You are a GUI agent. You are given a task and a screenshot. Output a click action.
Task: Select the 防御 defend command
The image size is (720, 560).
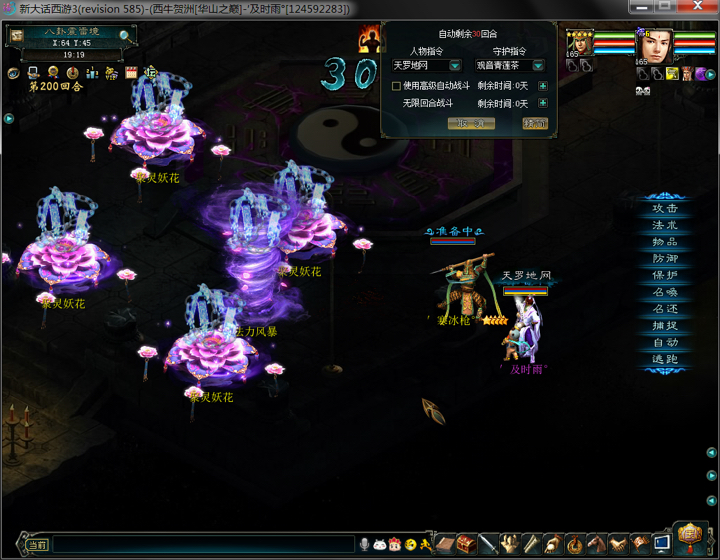coord(665,259)
